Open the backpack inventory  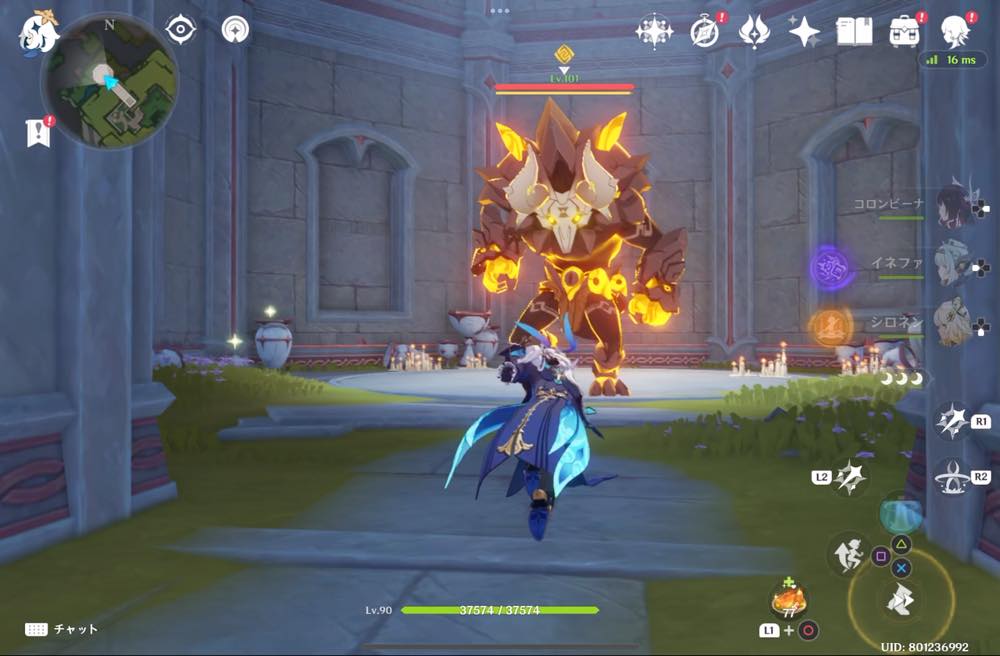pyautogui.click(x=906, y=32)
